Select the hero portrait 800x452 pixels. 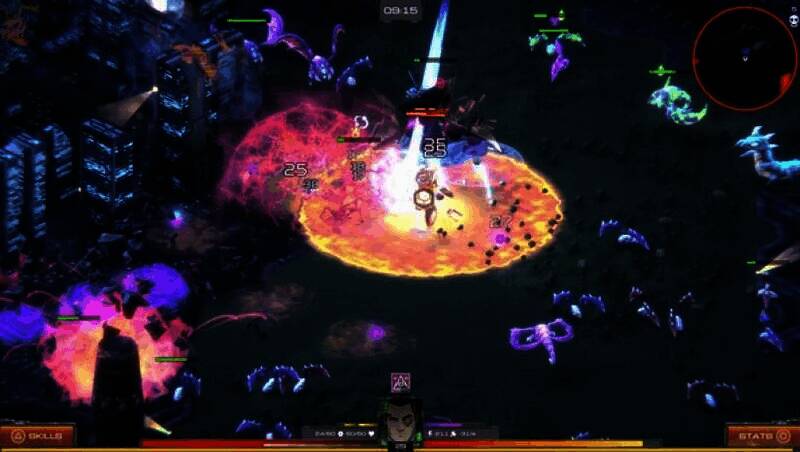tap(399, 421)
